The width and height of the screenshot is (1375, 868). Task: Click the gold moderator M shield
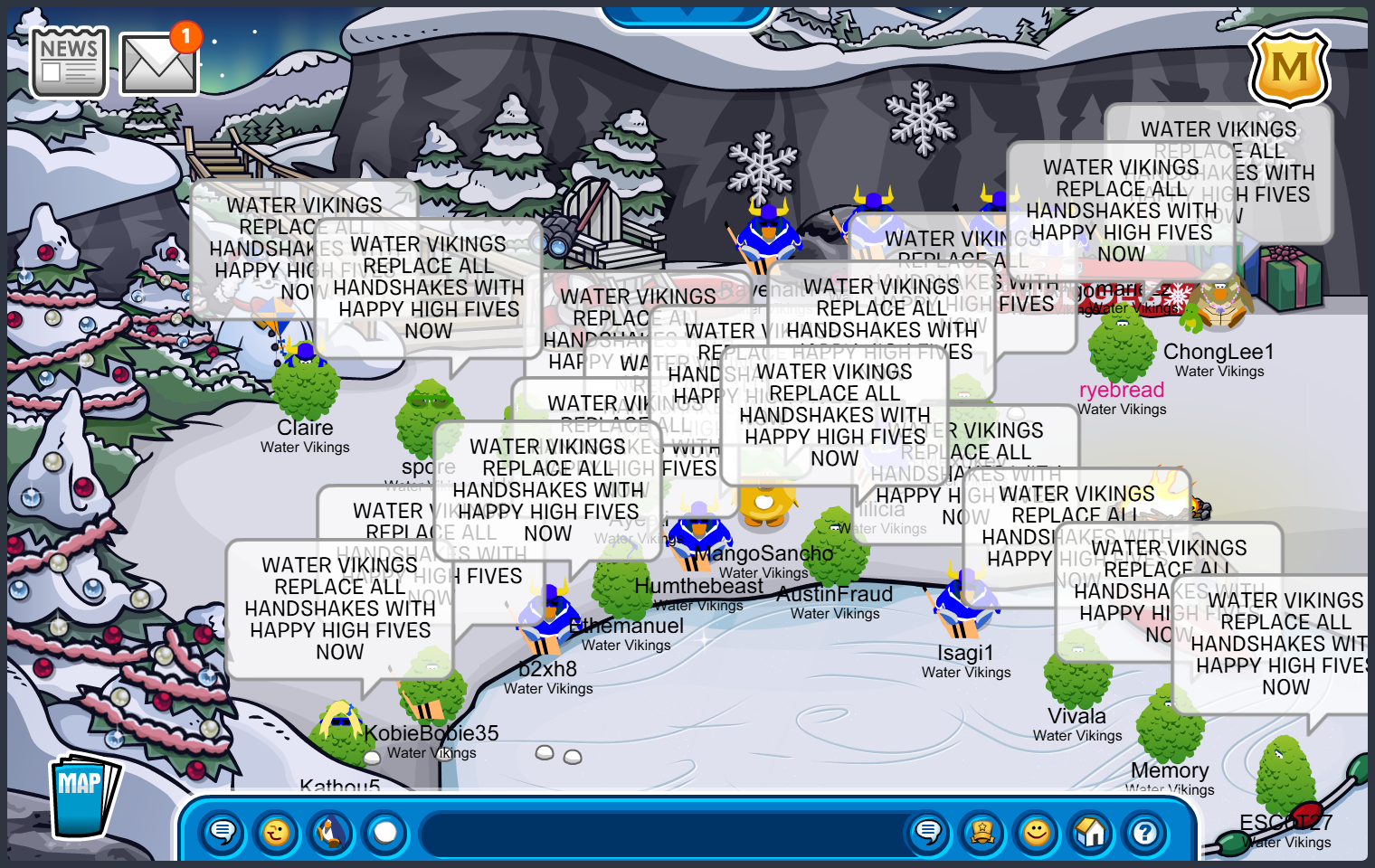1289,68
